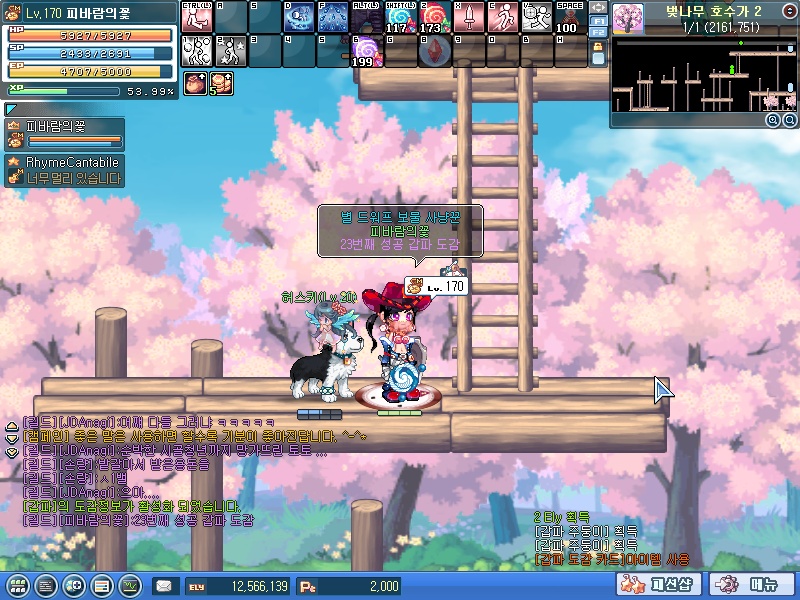
Task: Open the 메뉴 menu button
Action: click(x=753, y=585)
